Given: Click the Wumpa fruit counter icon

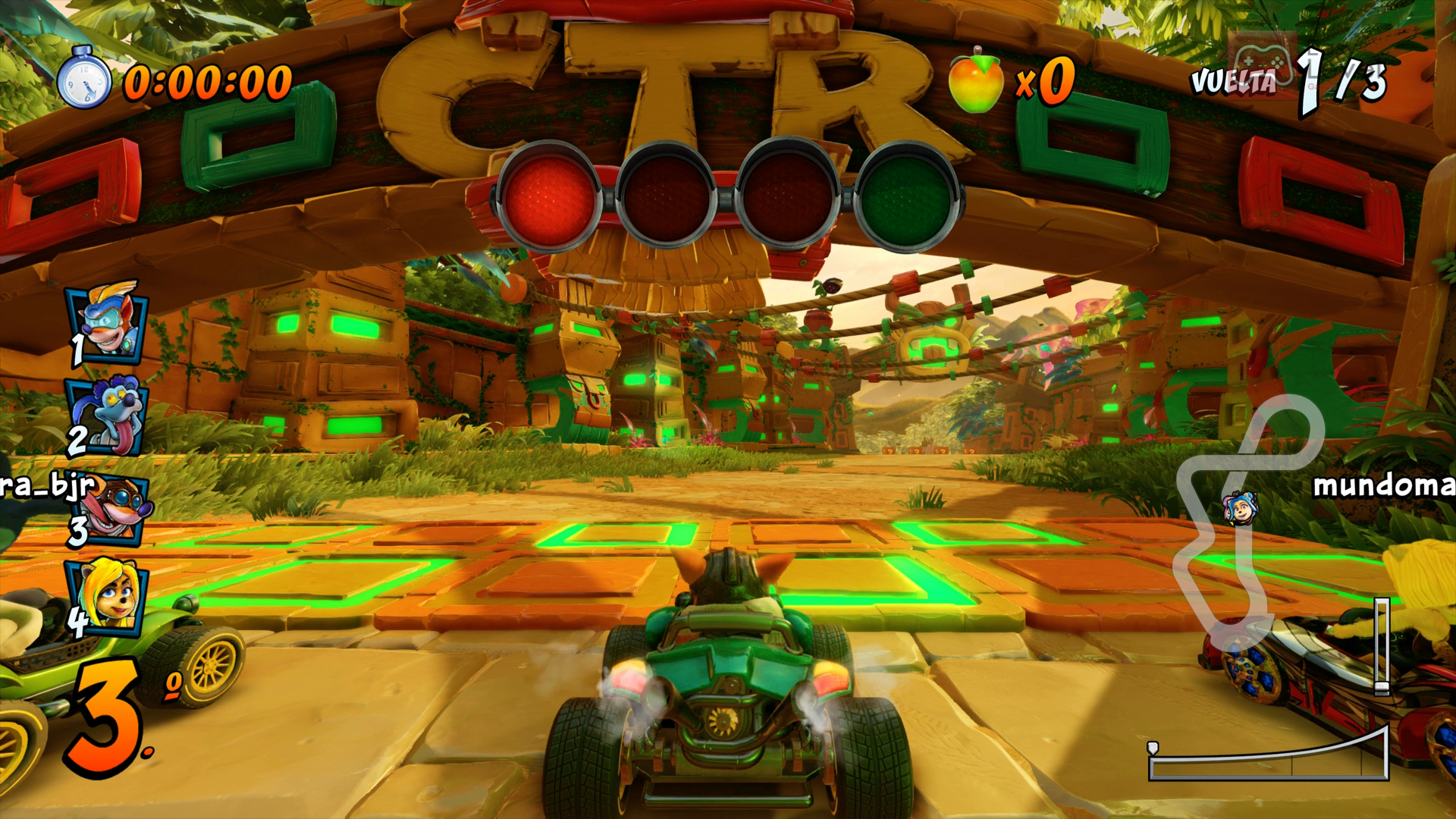Looking at the screenshot, I should point(975,80).
